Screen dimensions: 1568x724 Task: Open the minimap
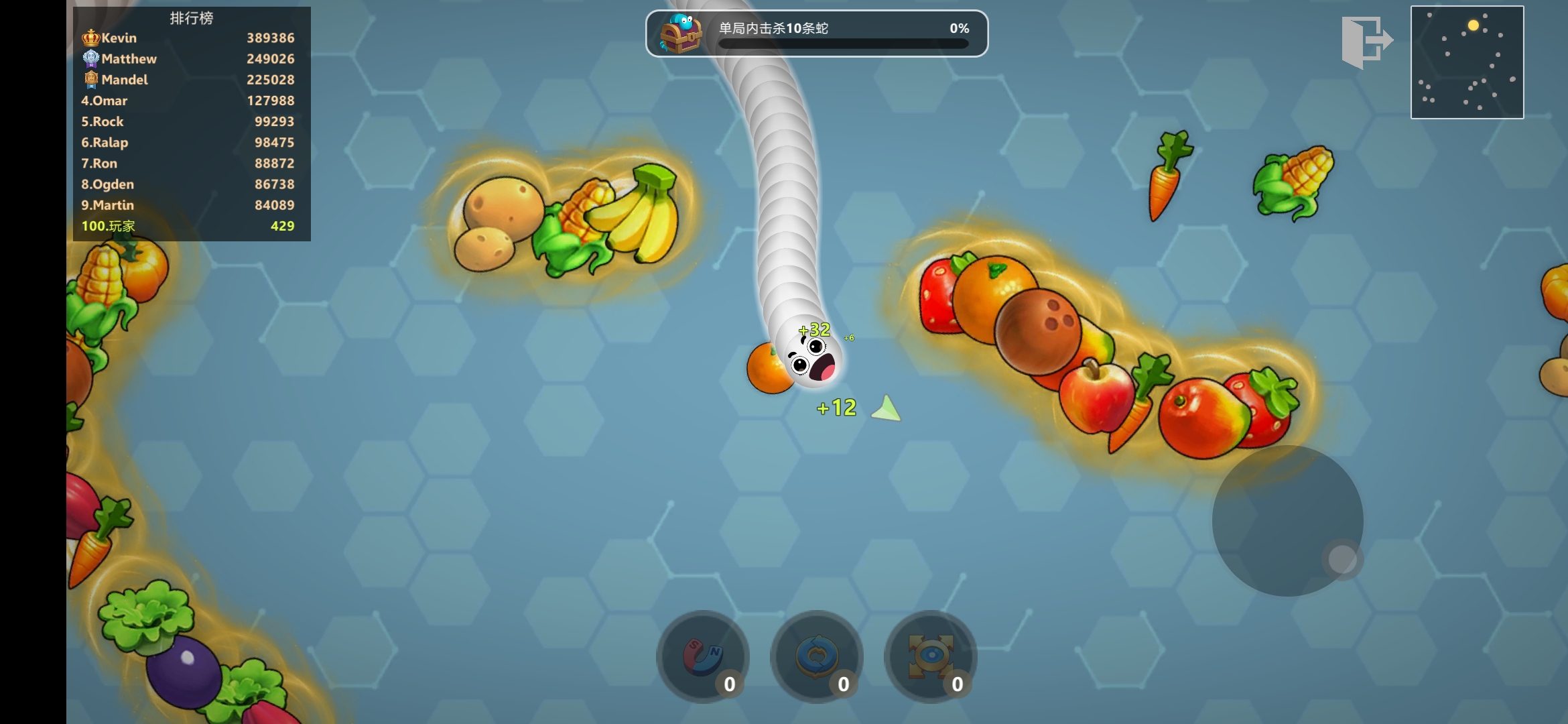(x=1467, y=62)
